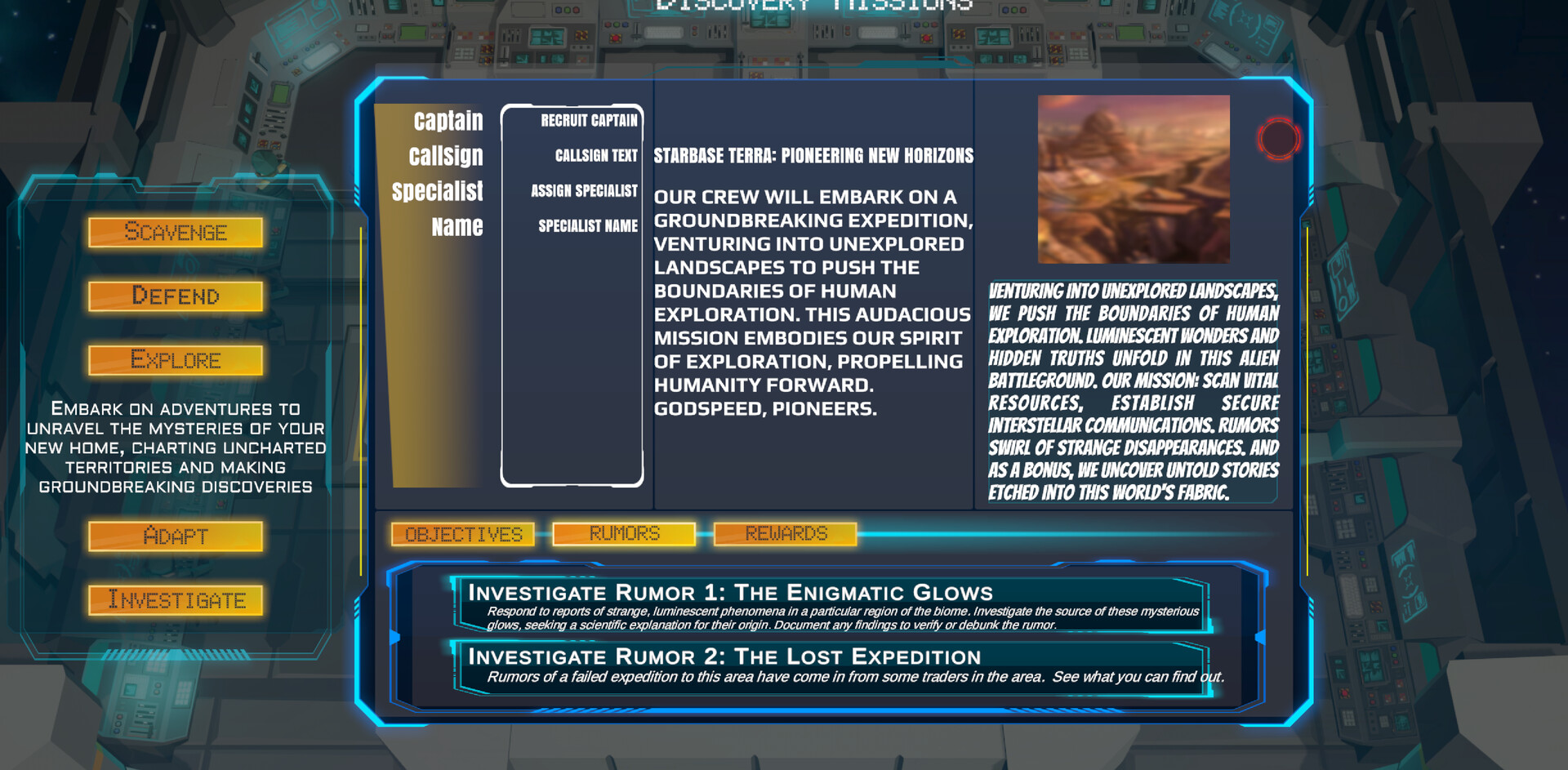1568x770 pixels.
Task: Select the Scavenge mission type
Action: pyautogui.click(x=176, y=233)
